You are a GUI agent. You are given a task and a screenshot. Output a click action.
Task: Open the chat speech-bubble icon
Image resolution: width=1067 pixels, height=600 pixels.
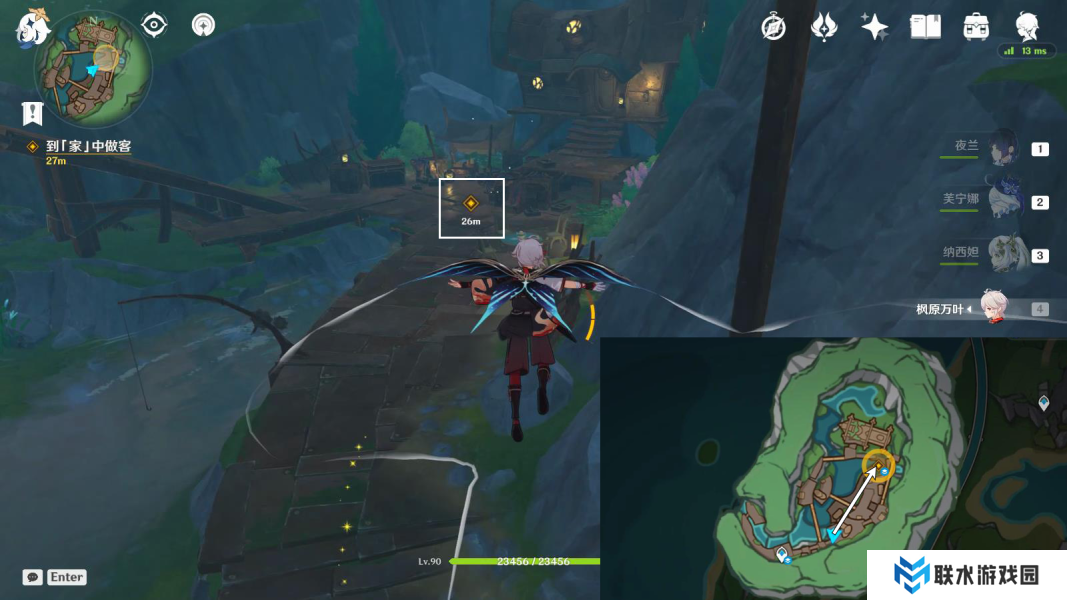[33, 577]
